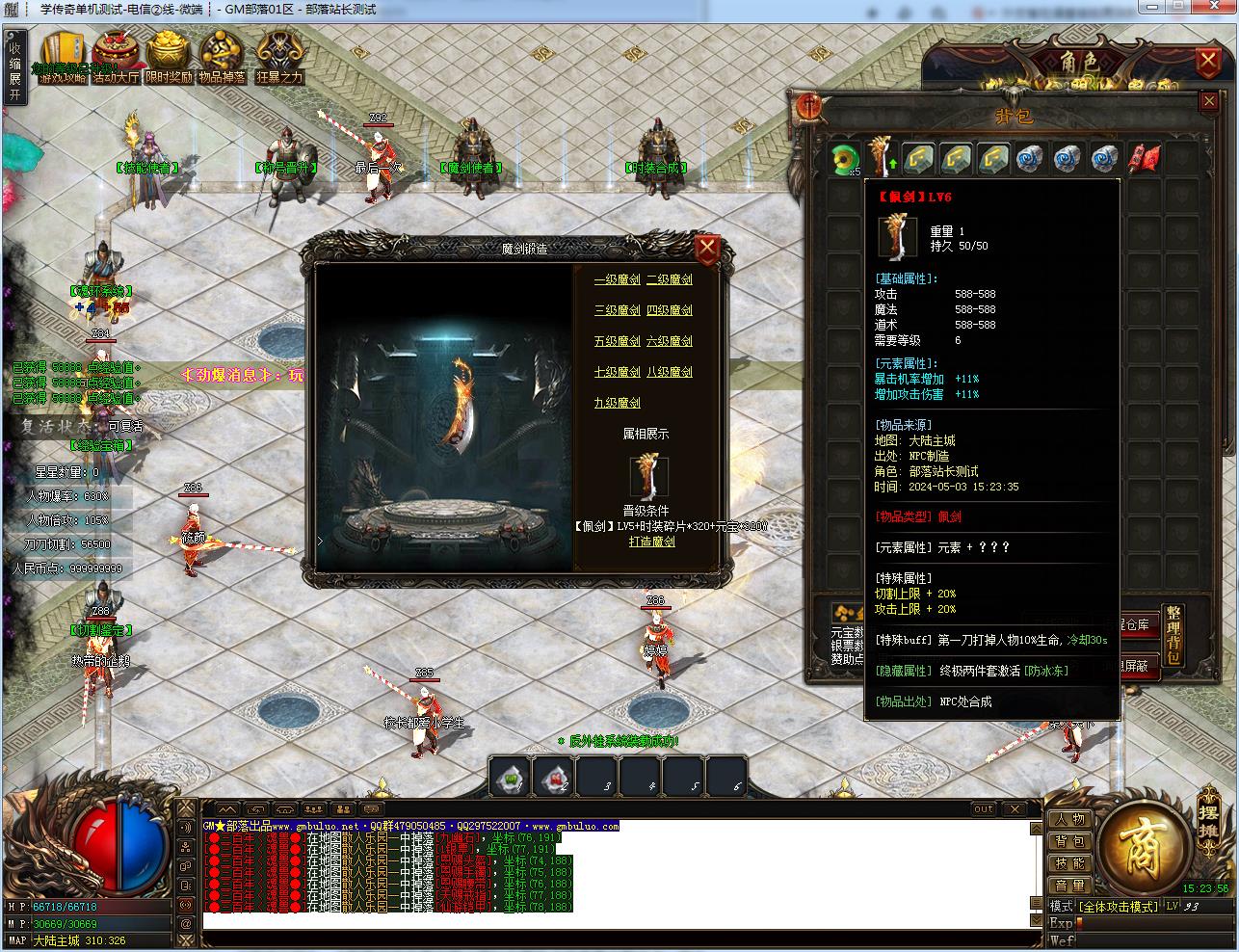Close the 背包 inventory panel
Image resolution: width=1239 pixels, height=952 pixels.
pos(1209,101)
